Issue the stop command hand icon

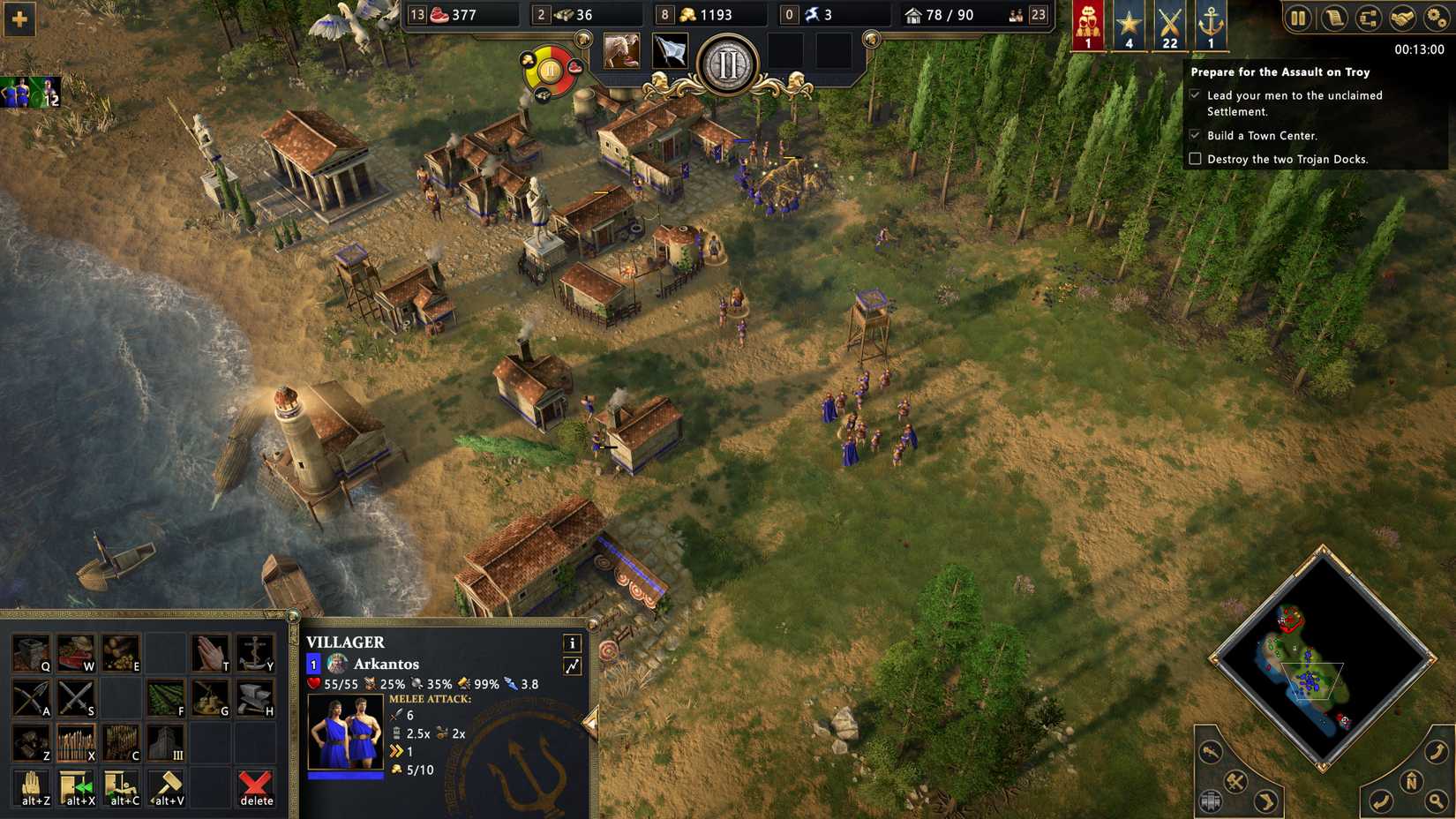pyautogui.click(x=31, y=788)
